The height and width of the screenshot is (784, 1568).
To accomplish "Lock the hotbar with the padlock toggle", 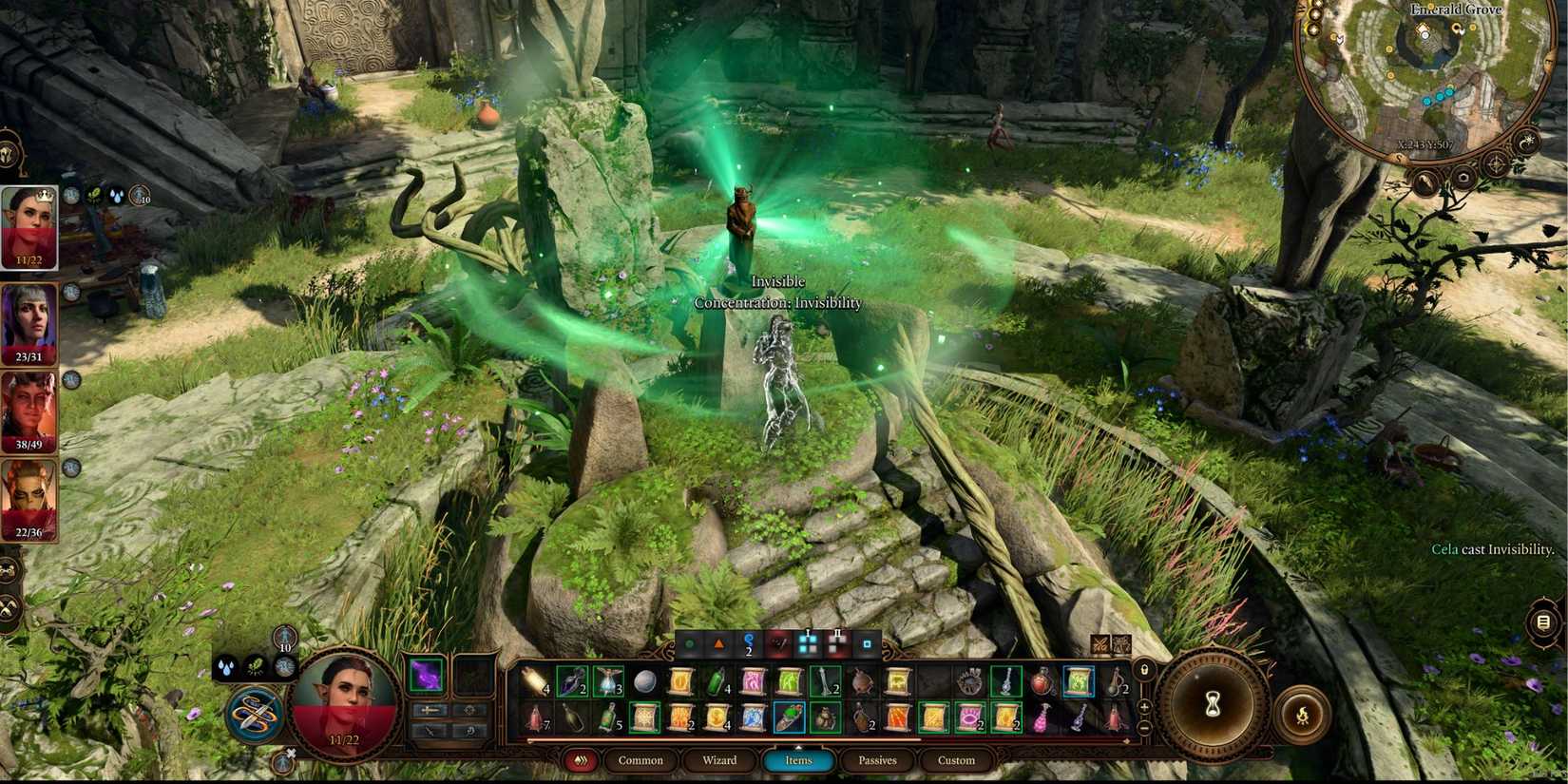I will point(1144,669).
